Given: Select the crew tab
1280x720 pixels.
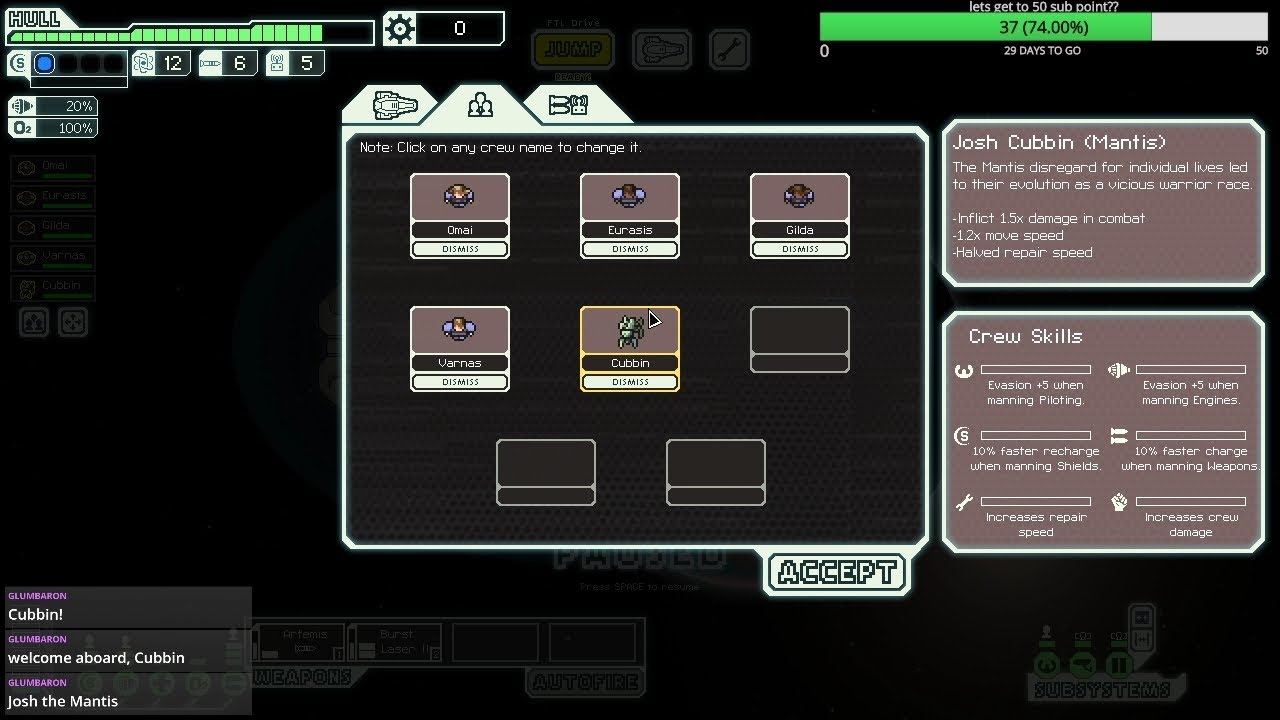Looking at the screenshot, I should 481,104.
